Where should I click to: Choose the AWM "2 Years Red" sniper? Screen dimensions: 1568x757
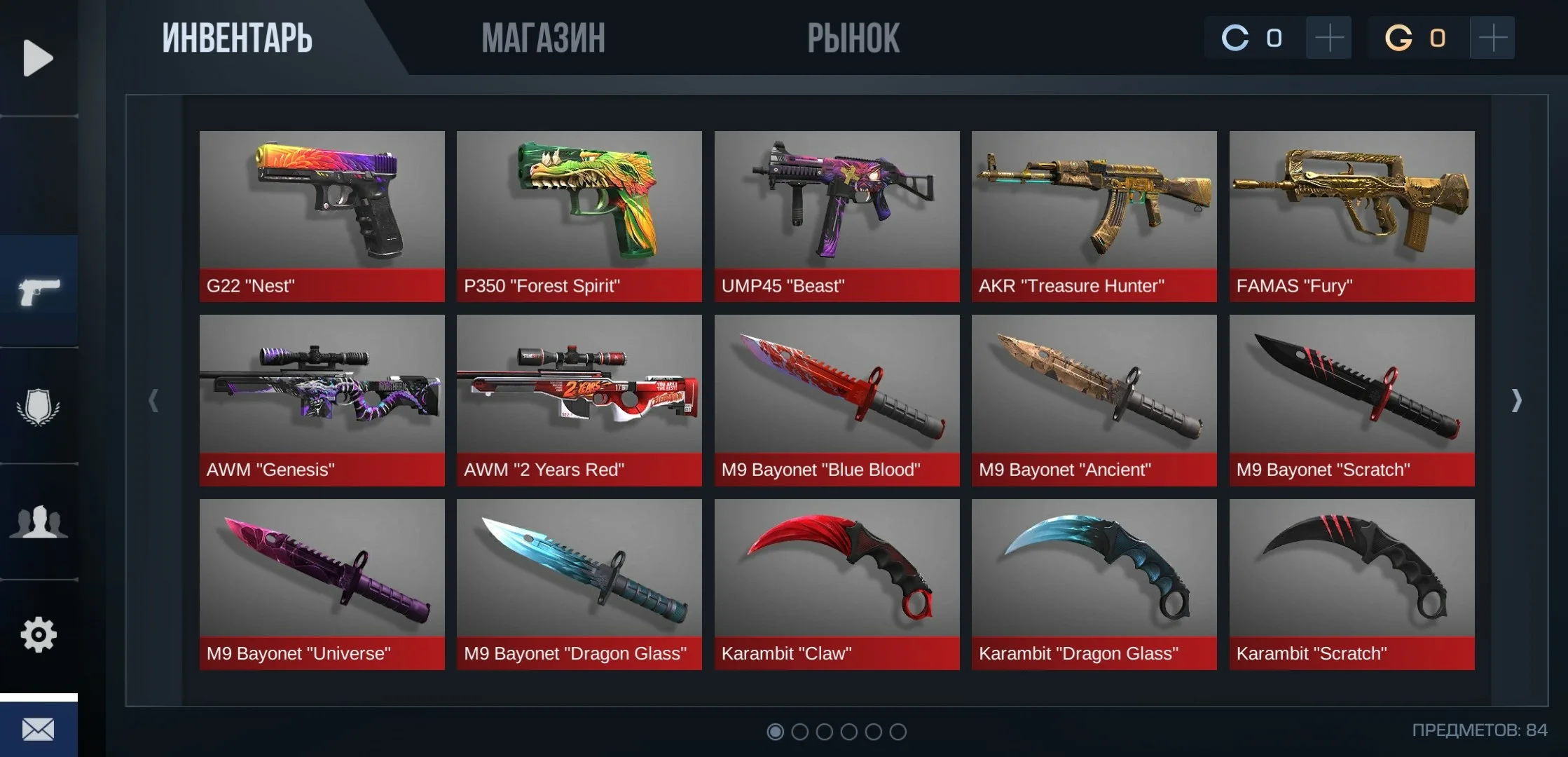(579, 400)
